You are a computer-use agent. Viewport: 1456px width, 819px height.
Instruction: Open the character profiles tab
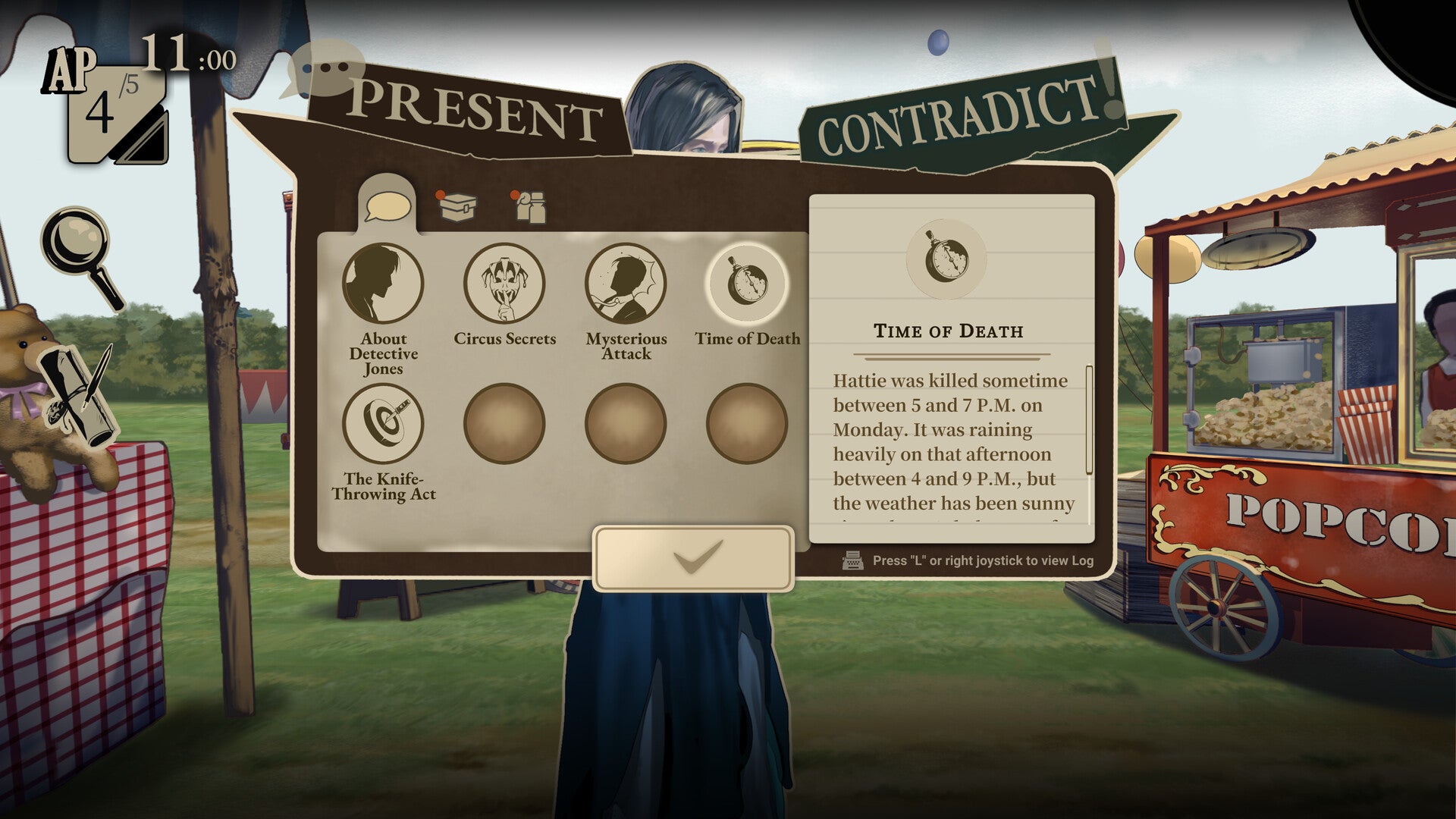pos(530,207)
